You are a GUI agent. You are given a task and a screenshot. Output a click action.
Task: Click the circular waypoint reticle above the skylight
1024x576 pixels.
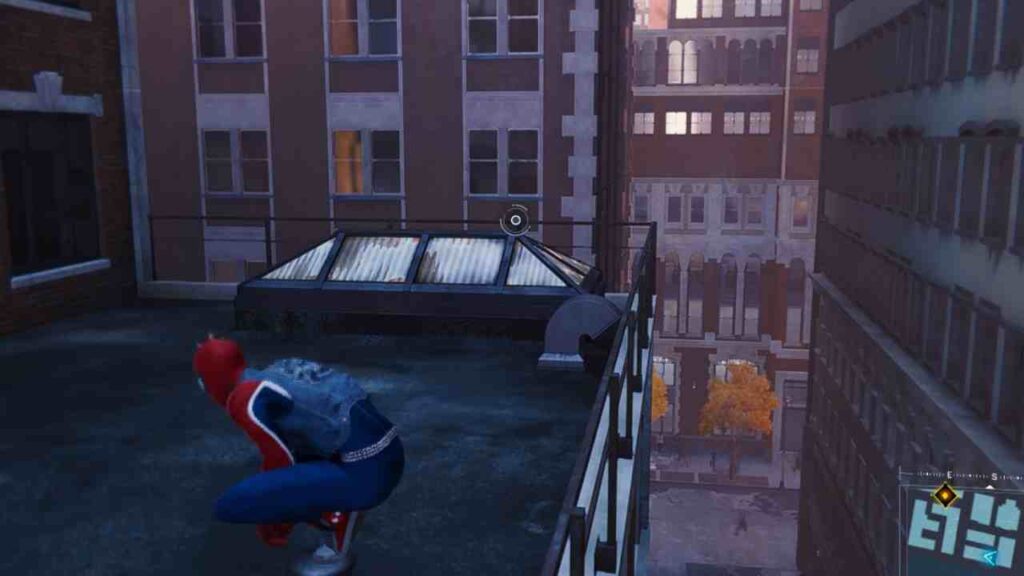515,220
